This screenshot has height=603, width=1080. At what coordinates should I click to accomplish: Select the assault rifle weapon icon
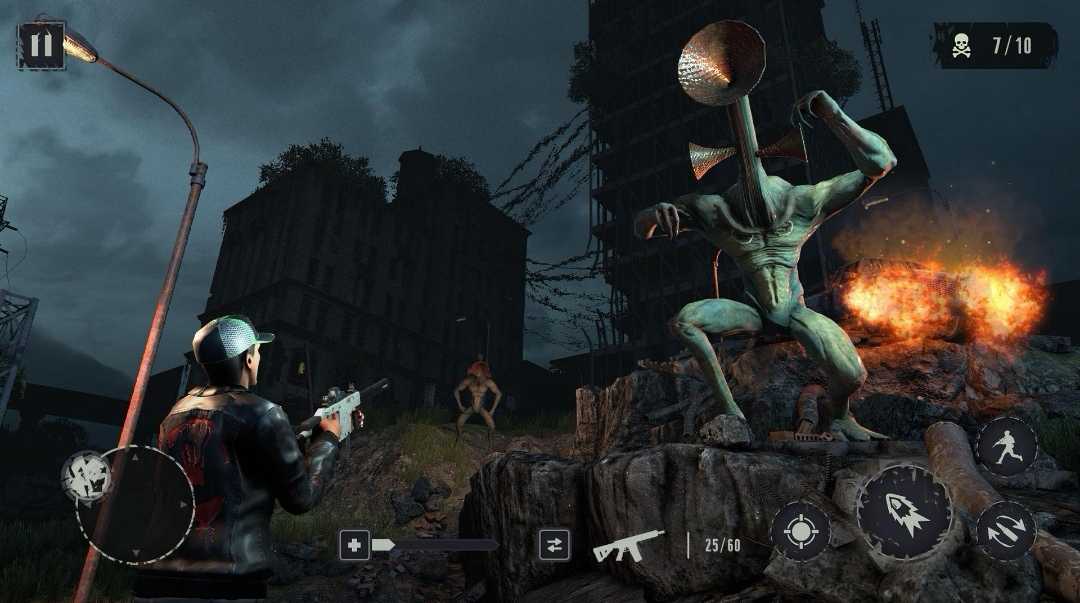click(628, 545)
